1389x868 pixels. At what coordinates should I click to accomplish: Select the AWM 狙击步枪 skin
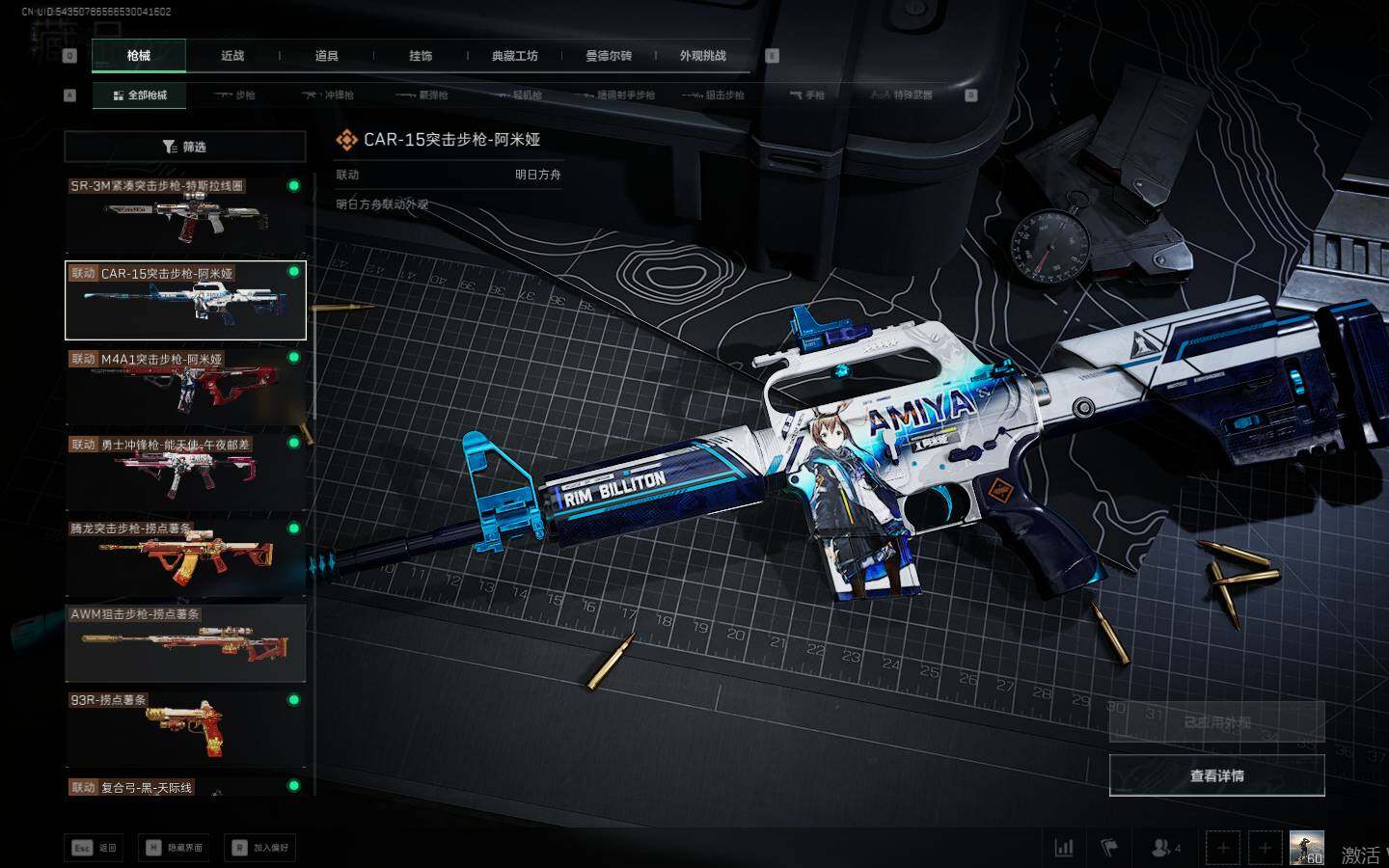185,642
